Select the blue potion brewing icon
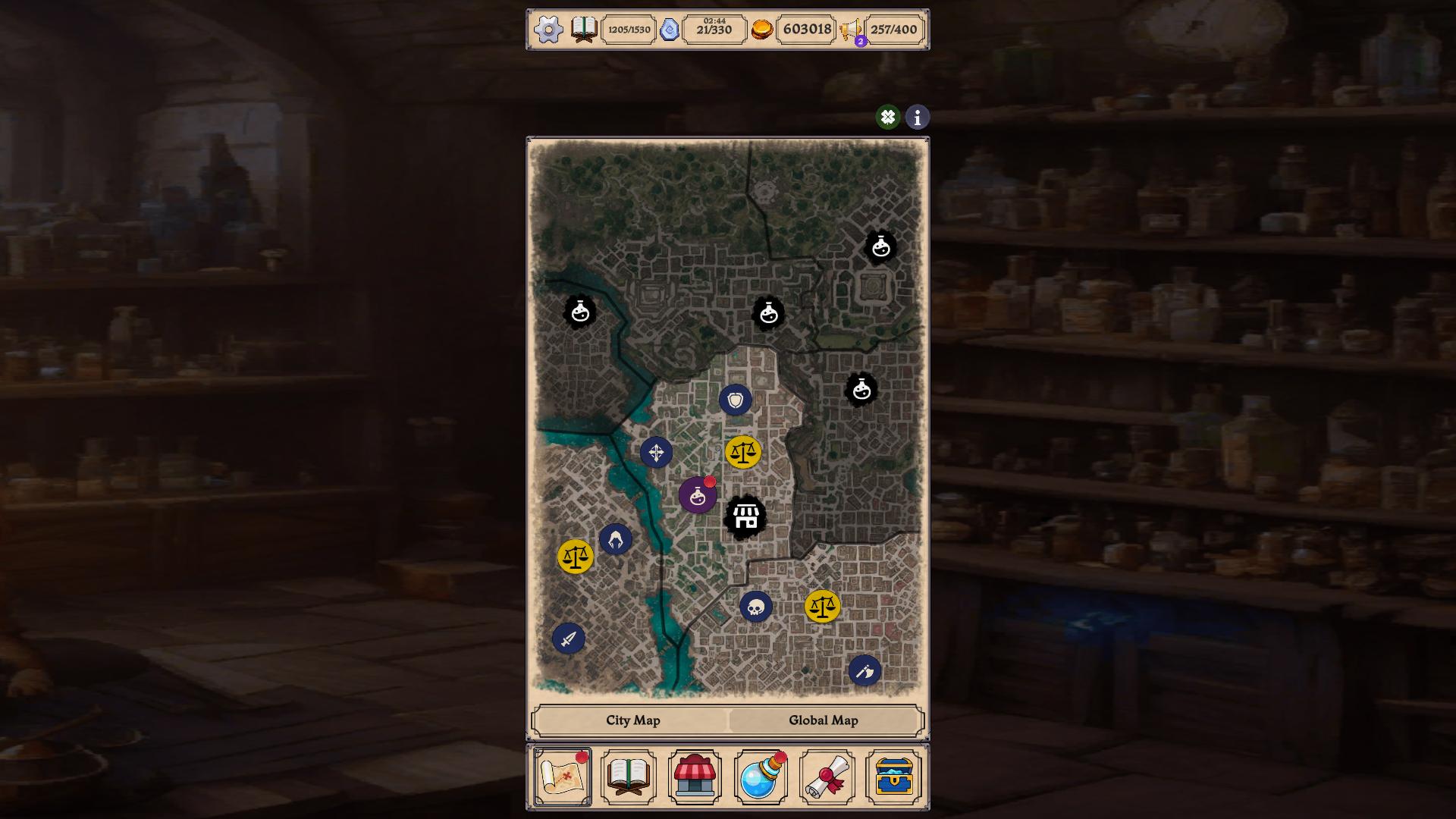Image resolution: width=1456 pixels, height=819 pixels. (x=761, y=775)
